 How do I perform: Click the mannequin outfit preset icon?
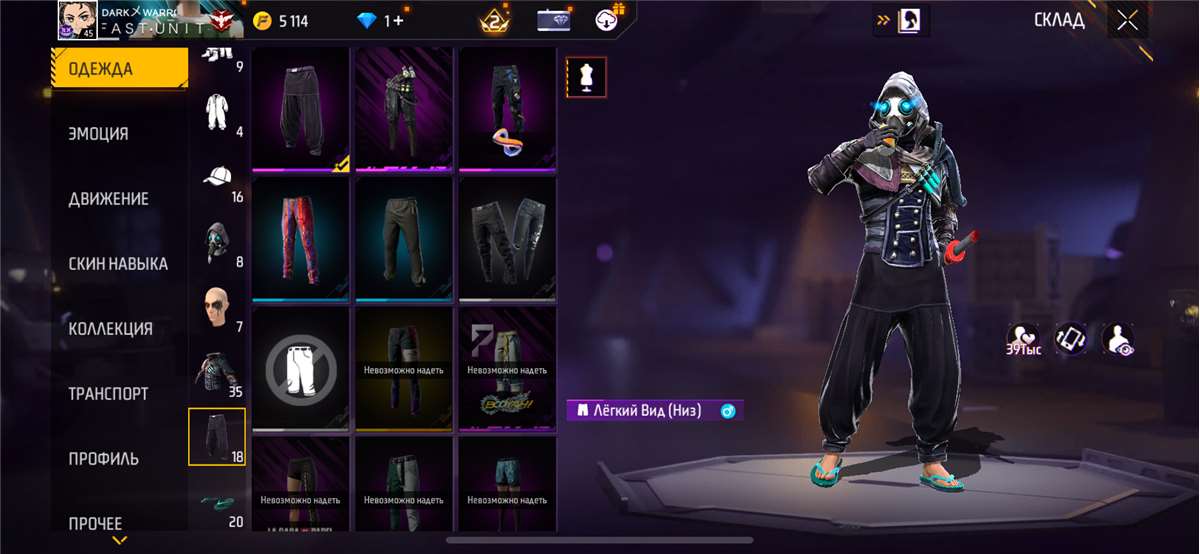tap(586, 77)
